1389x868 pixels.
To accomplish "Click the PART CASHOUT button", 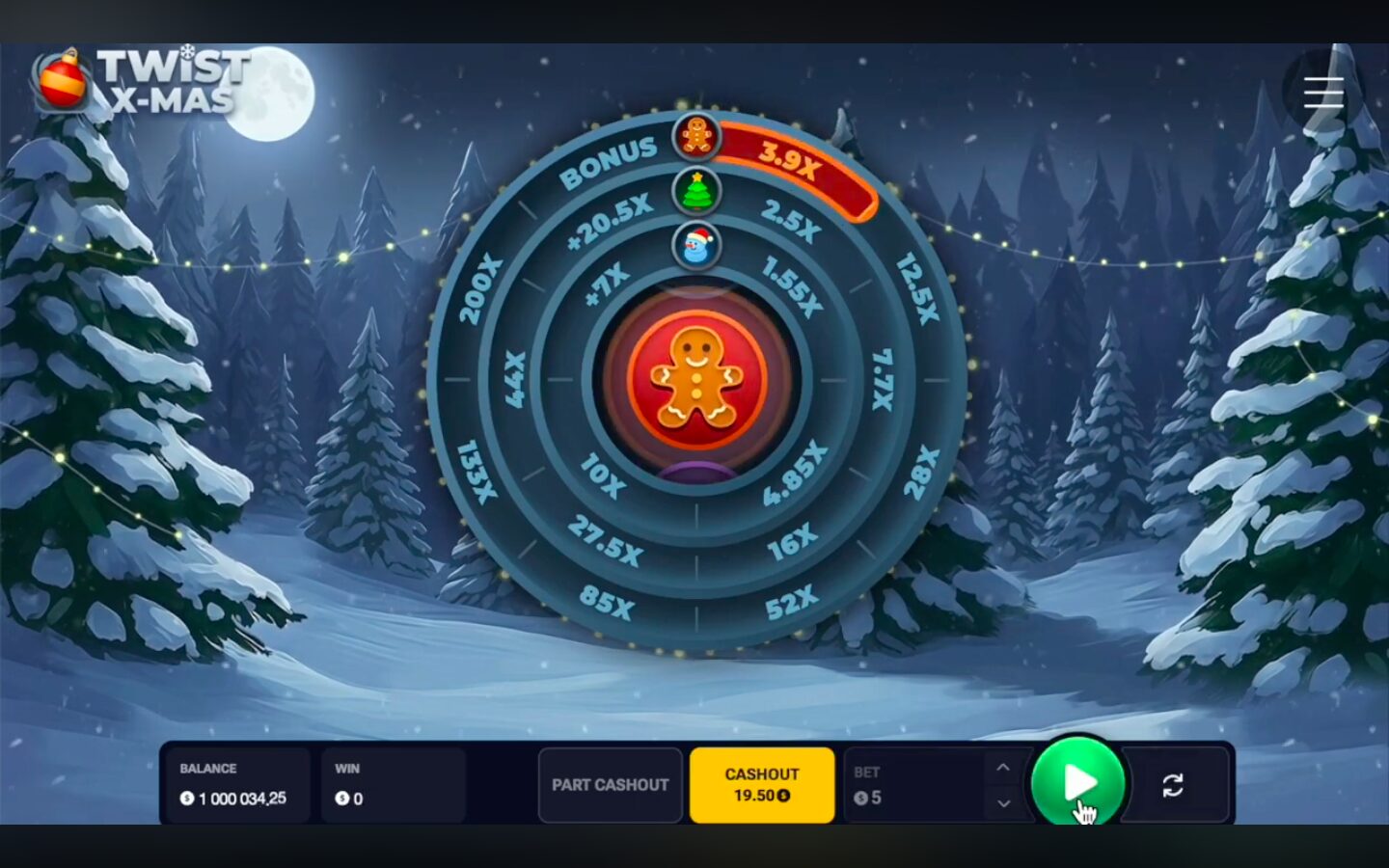I will coord(610,785).
